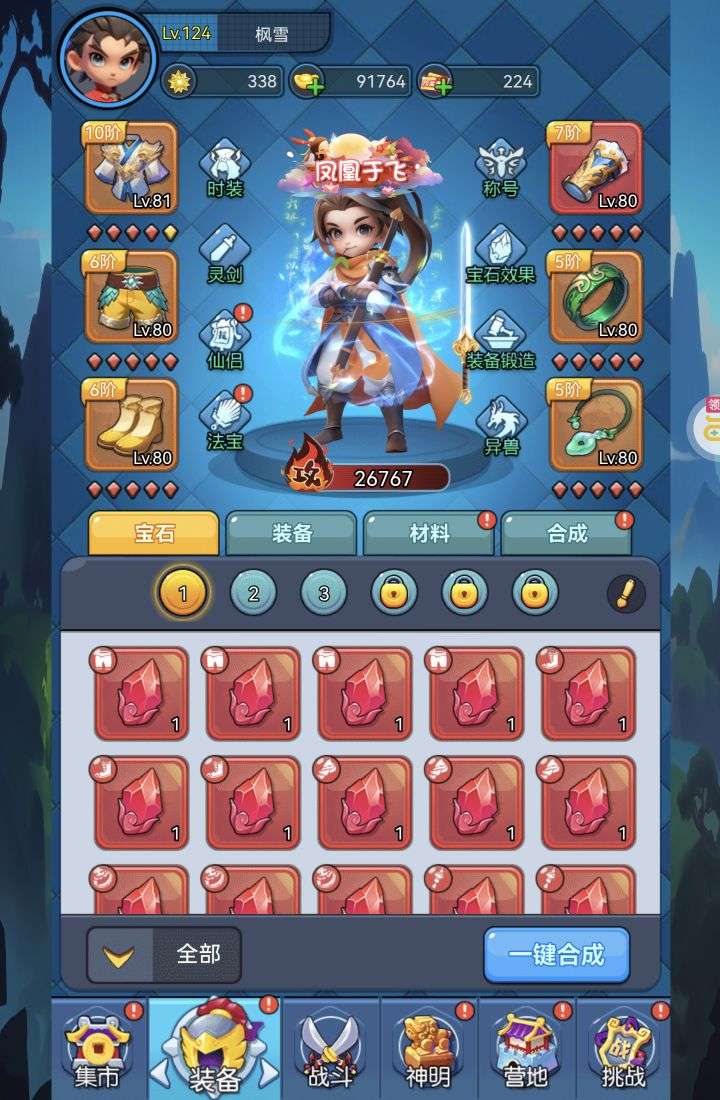Image resolution: width=720 pixels, height=1100 pixels.
Task: Show the yellow exclamation info button
Action: 626,594
